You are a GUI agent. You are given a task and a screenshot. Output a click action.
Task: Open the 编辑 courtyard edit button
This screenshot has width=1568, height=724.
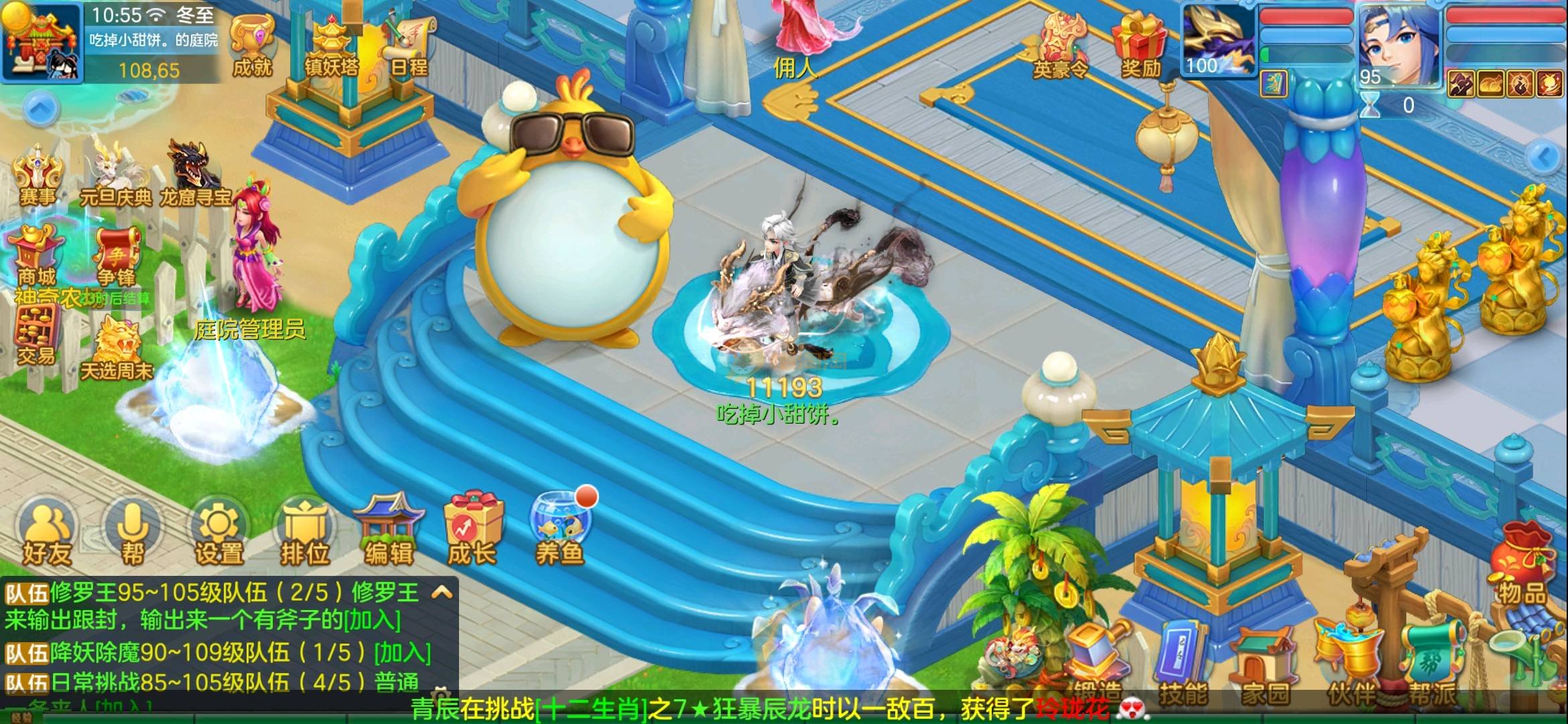pos(389,533)
